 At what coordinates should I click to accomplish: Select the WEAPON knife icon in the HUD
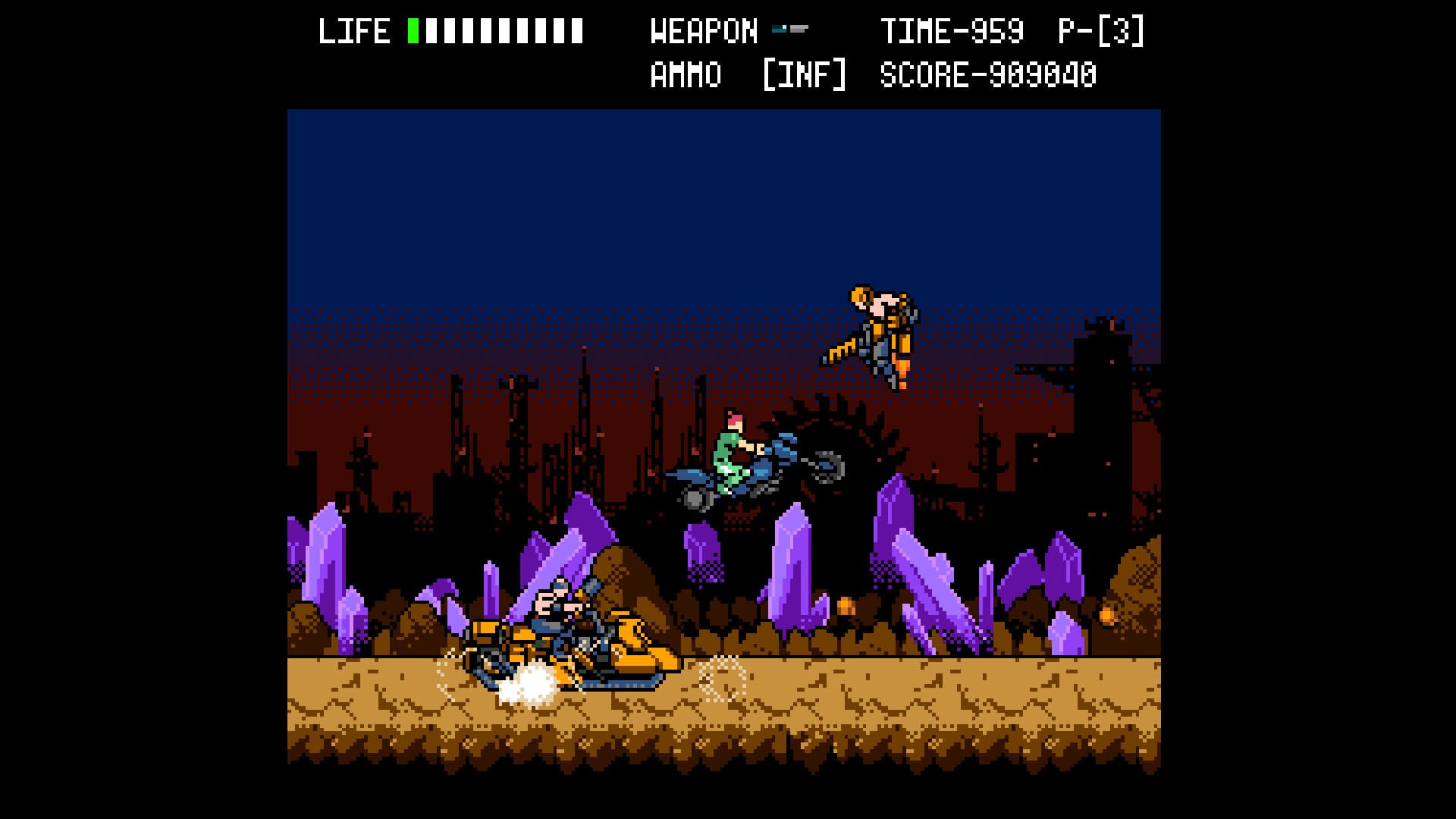(792, 30)
